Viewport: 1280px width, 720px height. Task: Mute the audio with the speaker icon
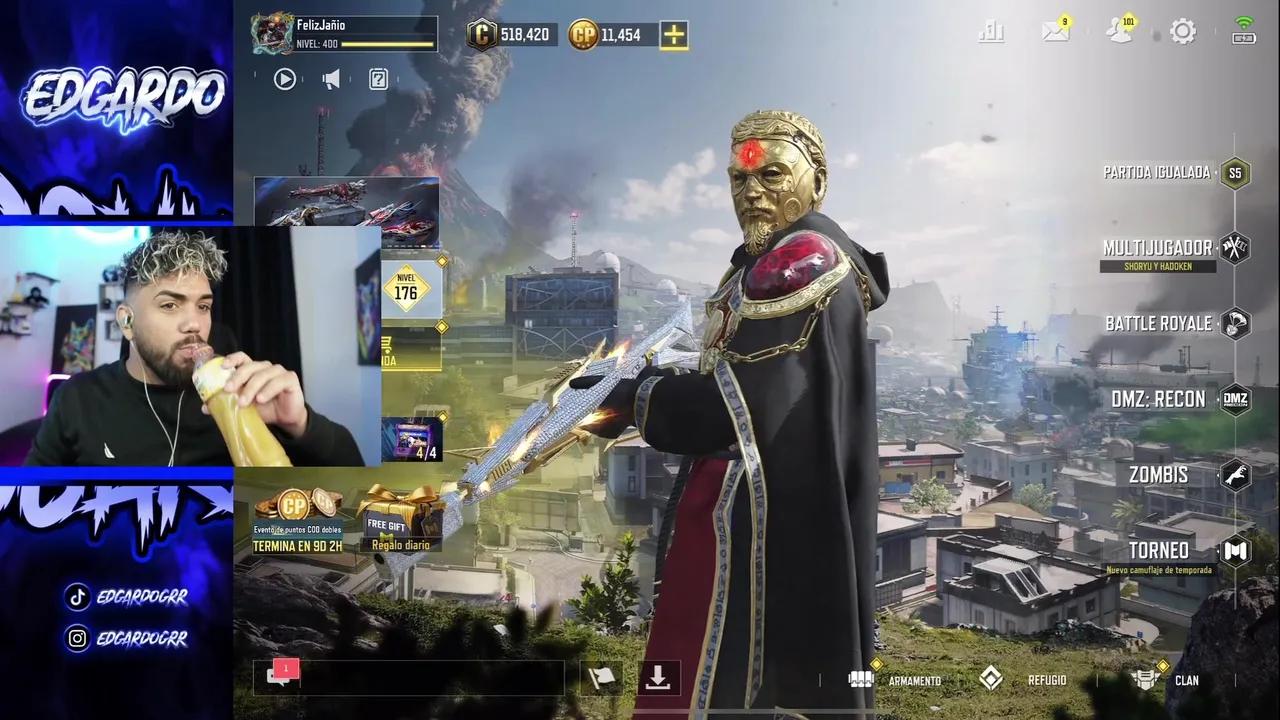tap(331, 79)
